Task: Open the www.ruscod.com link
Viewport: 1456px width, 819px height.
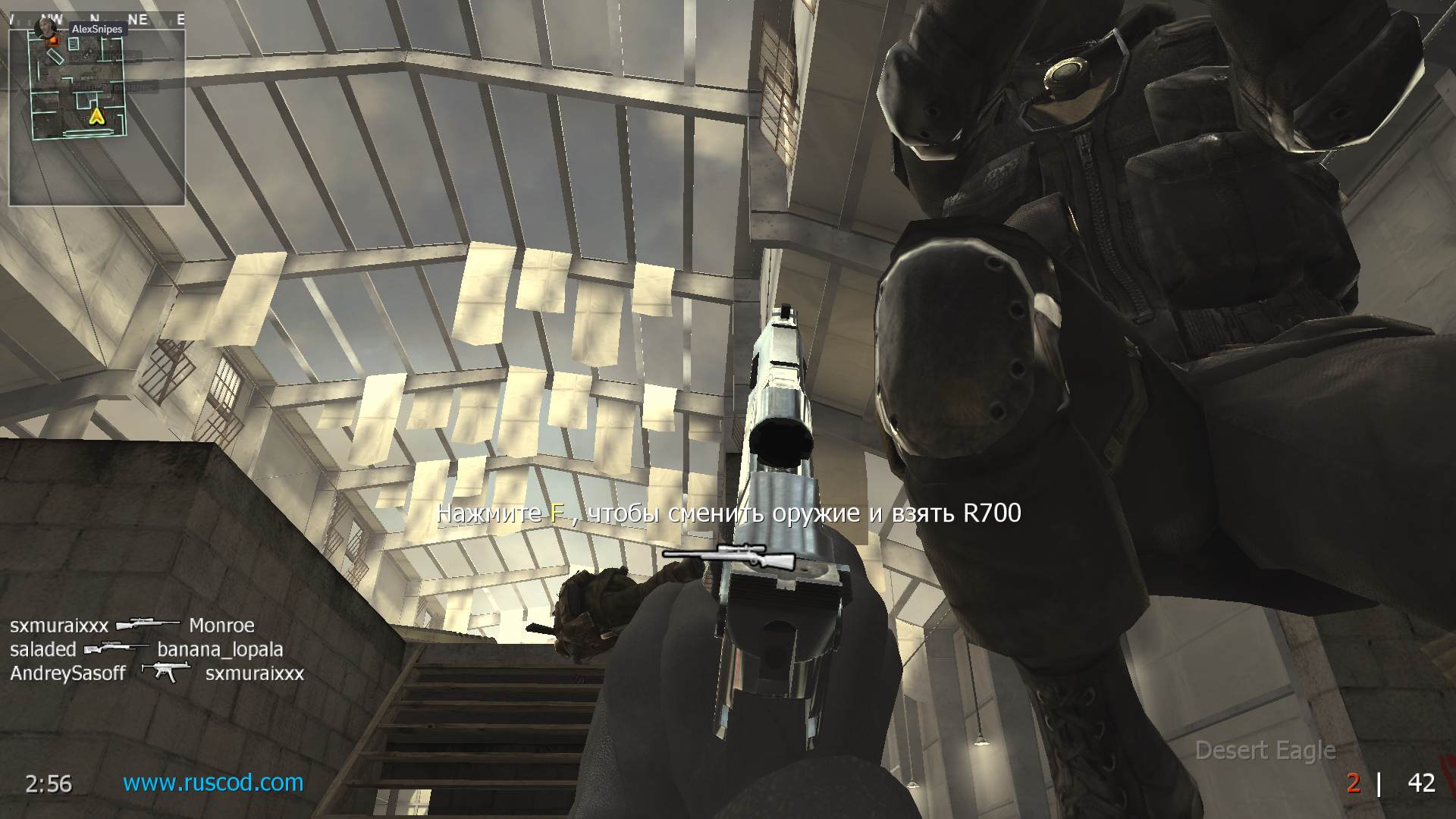Action: [x=213, y=782]
